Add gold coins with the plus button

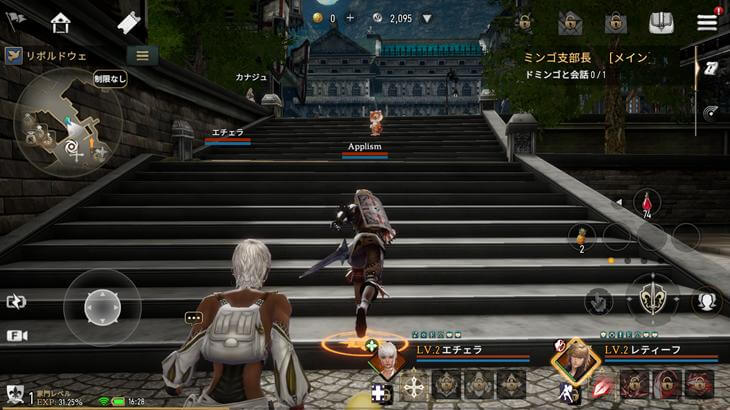[x=350, y=18]
